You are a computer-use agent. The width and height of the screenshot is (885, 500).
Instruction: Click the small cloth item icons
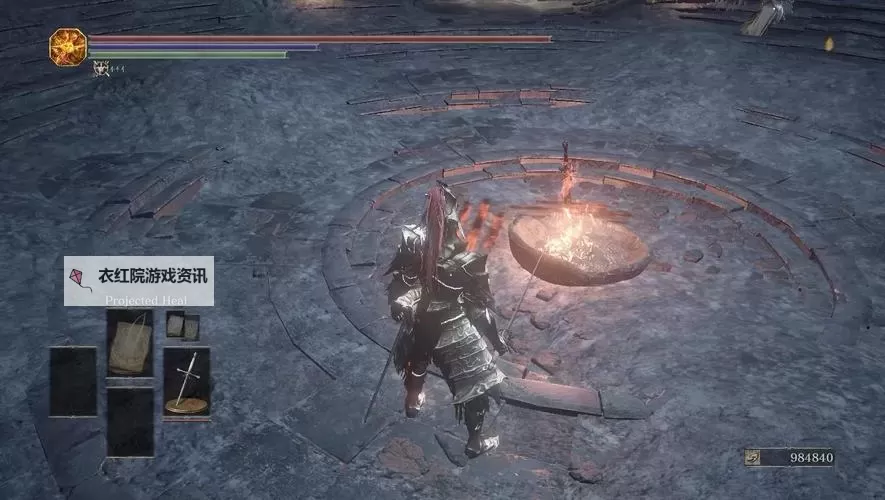(x=182, y=325)
